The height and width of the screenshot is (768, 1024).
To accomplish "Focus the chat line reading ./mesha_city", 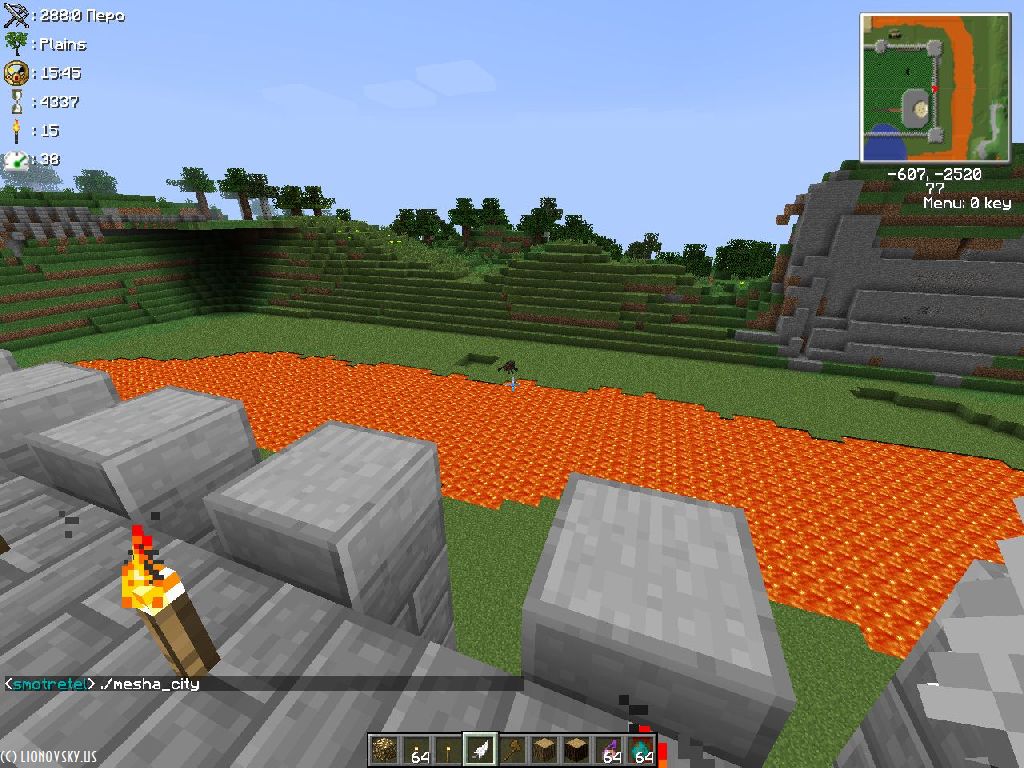I will click(x=150, y=684).
